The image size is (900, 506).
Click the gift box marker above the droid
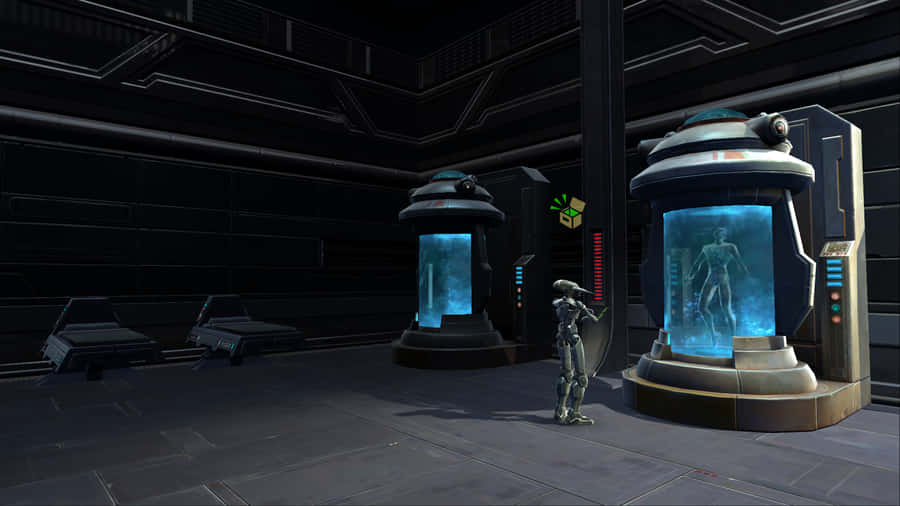(569, 213)
